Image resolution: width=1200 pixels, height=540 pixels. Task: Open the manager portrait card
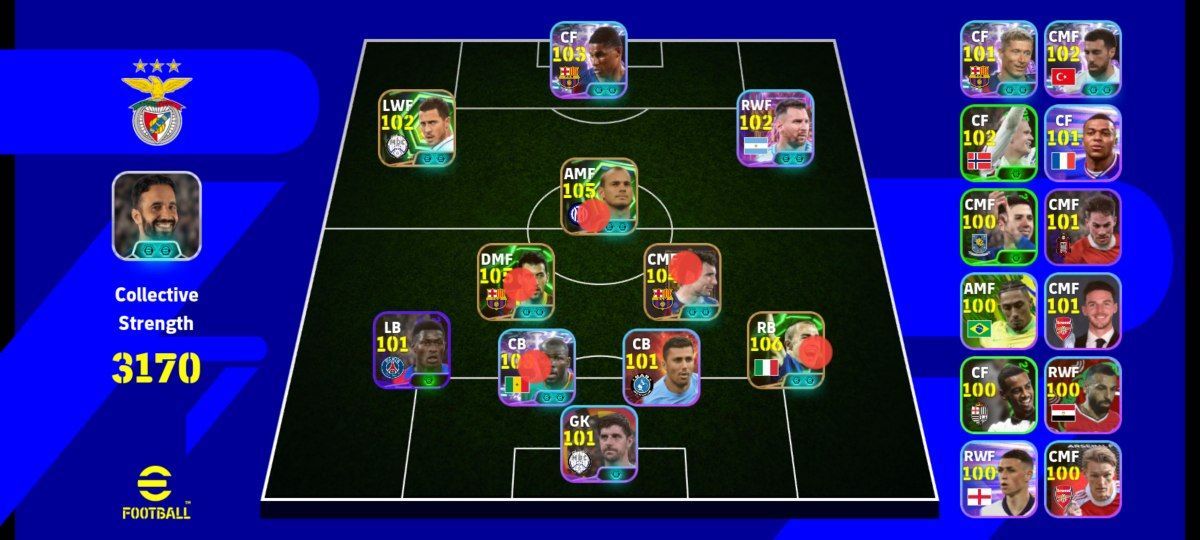coord(156,216)
